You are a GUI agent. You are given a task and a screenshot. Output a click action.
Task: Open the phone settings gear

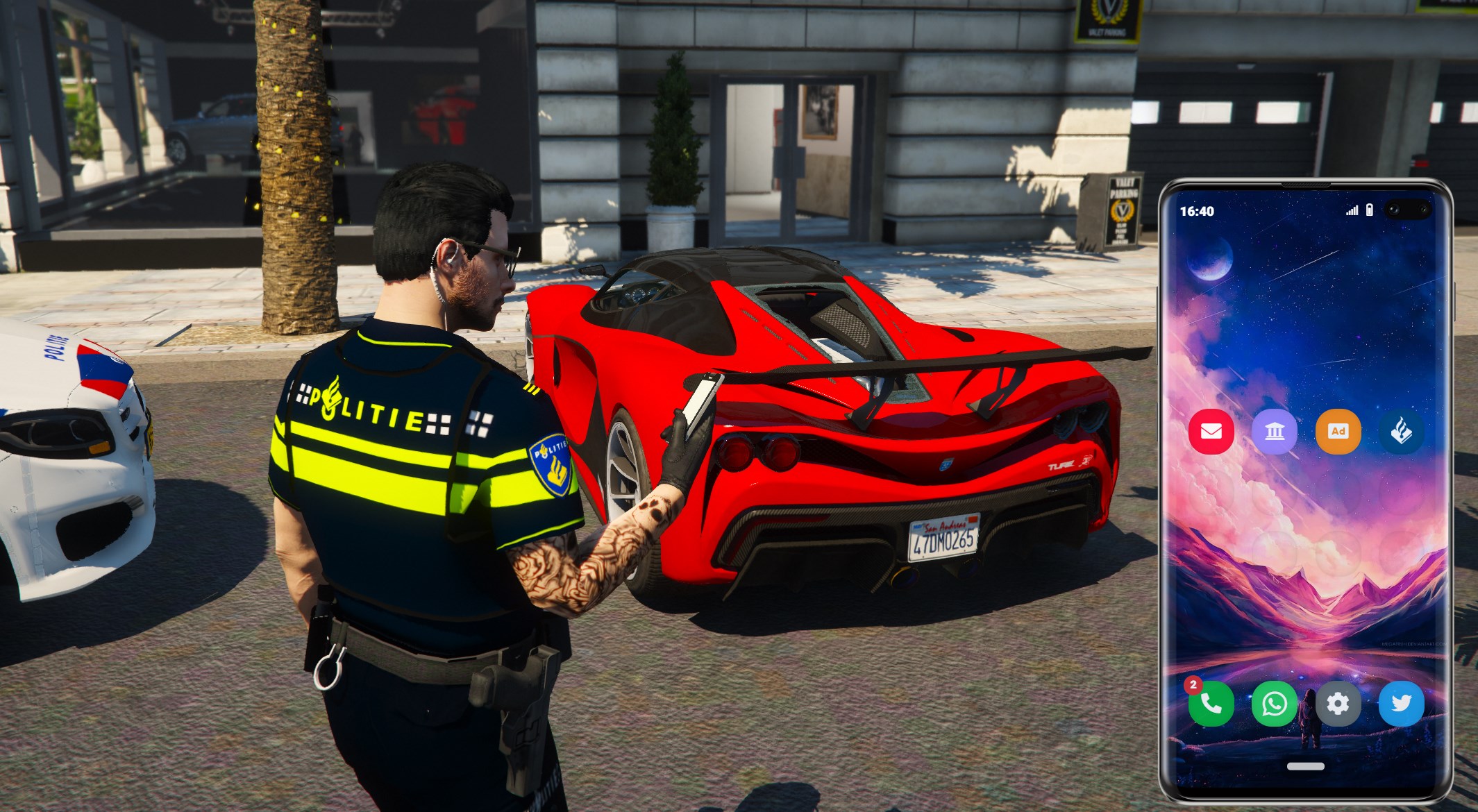coord(1338,704)
